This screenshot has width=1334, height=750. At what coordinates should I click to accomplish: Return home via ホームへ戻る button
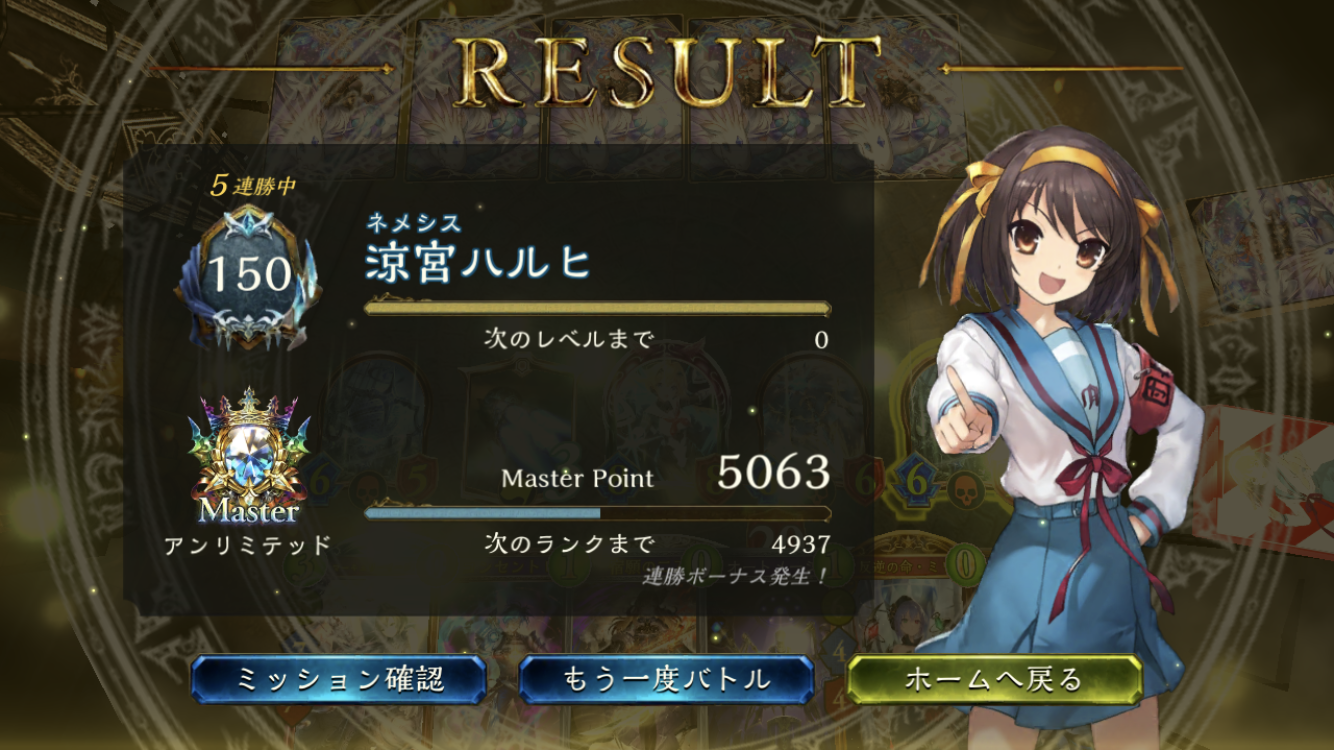(993, 680)
